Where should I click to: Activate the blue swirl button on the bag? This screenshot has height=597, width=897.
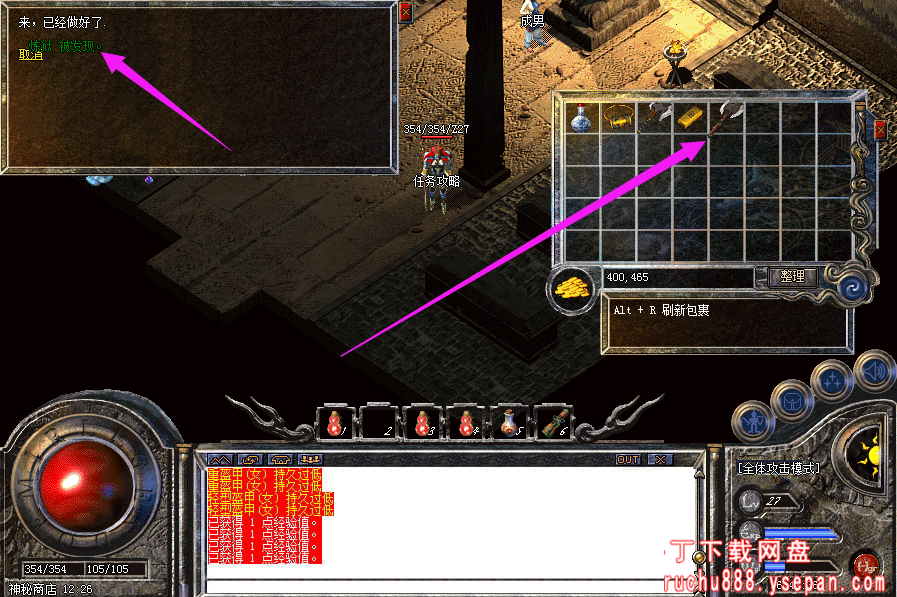pos(851,288)
